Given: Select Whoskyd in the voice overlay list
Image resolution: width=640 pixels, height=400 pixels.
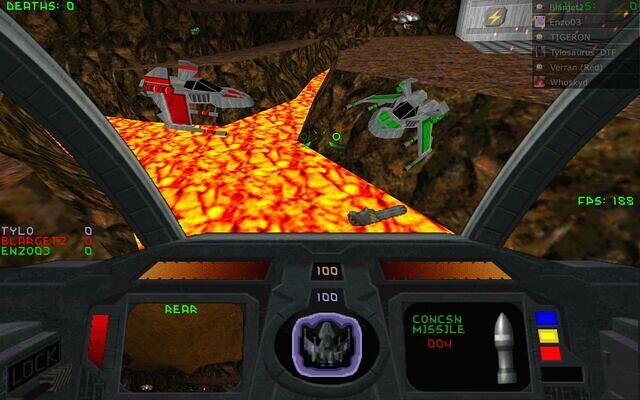Looking at the screenshot, I should point(570,80).
